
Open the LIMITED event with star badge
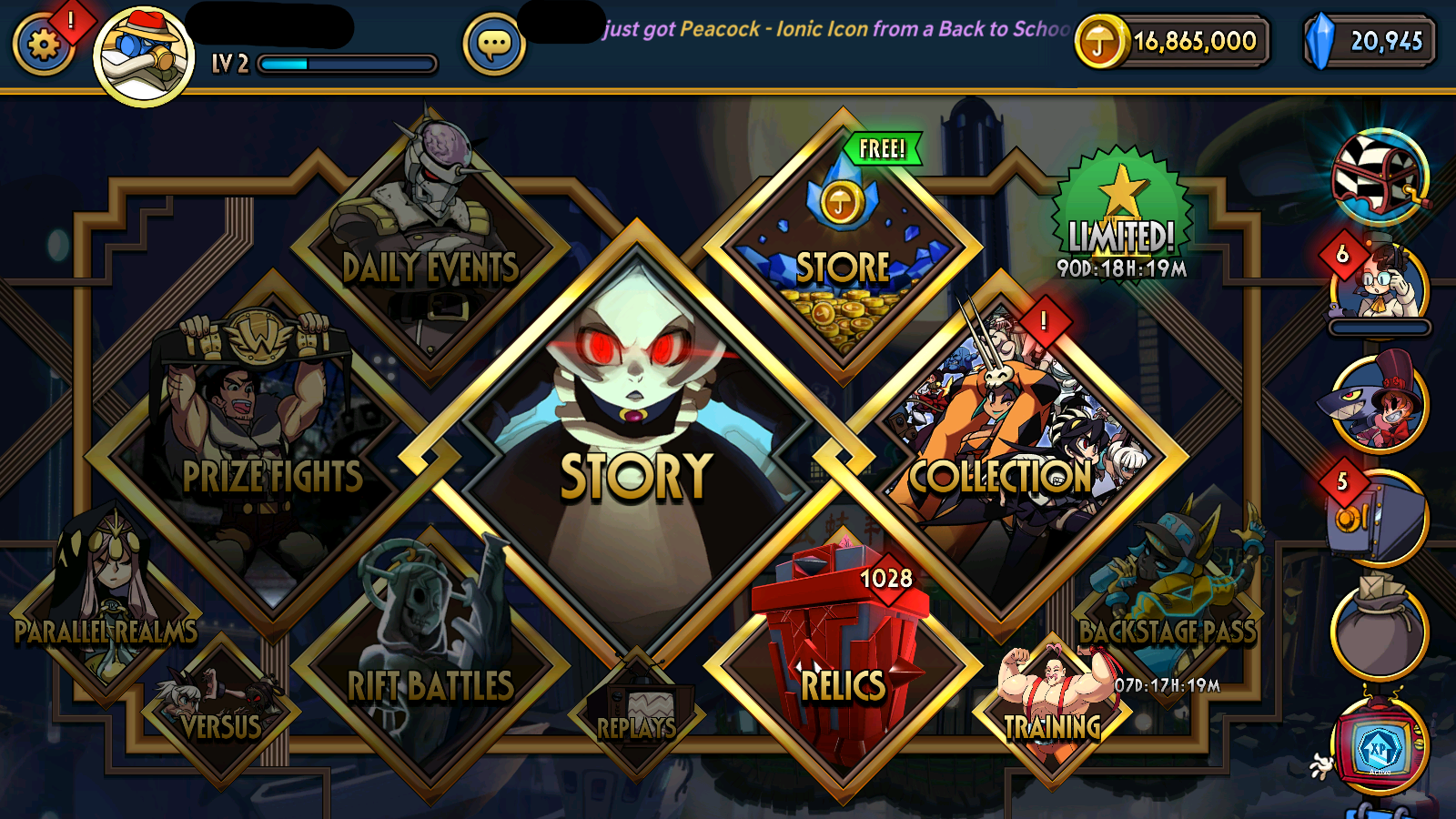click(1120, 209)
